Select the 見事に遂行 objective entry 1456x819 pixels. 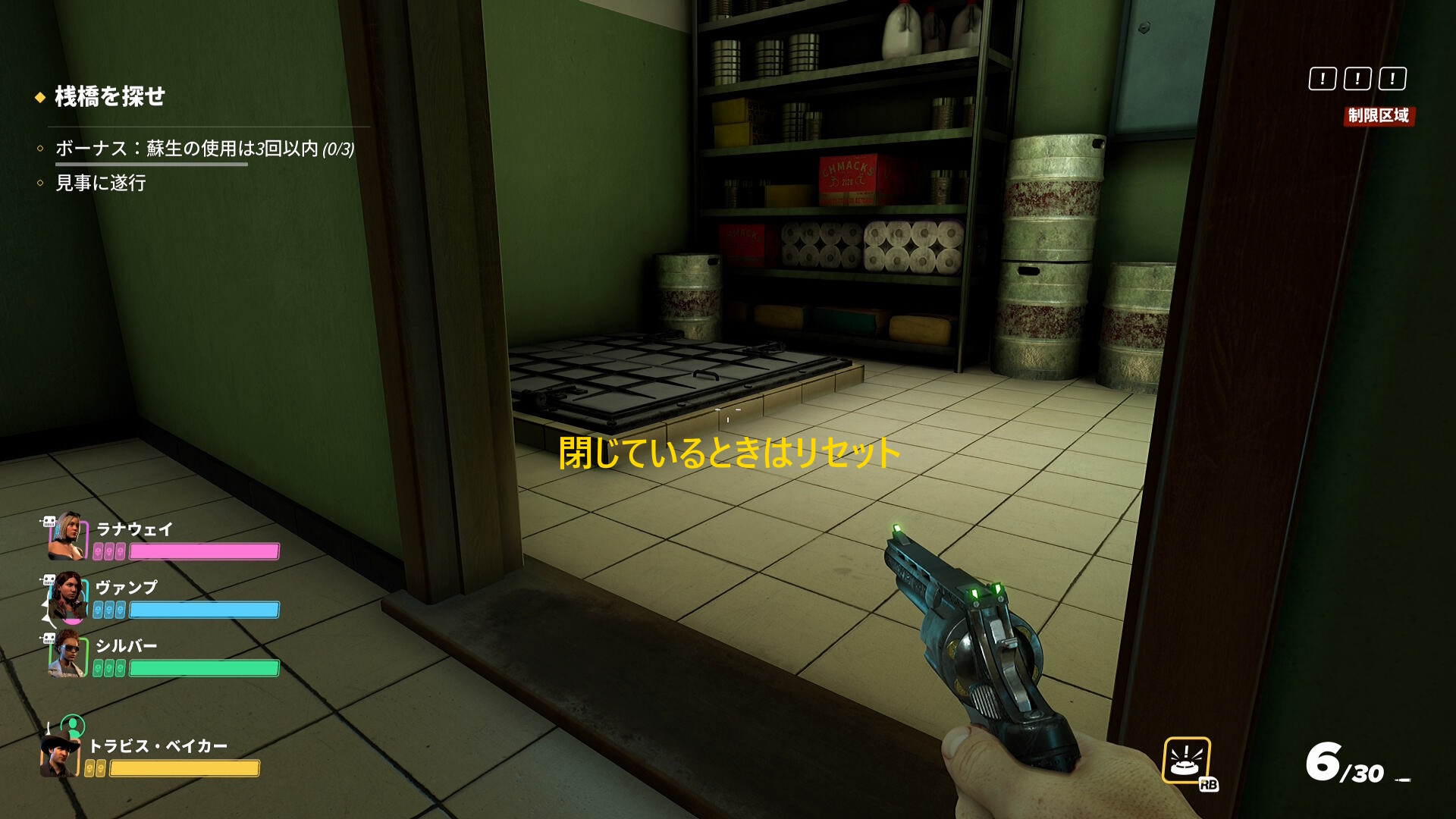tap(101, 184)
